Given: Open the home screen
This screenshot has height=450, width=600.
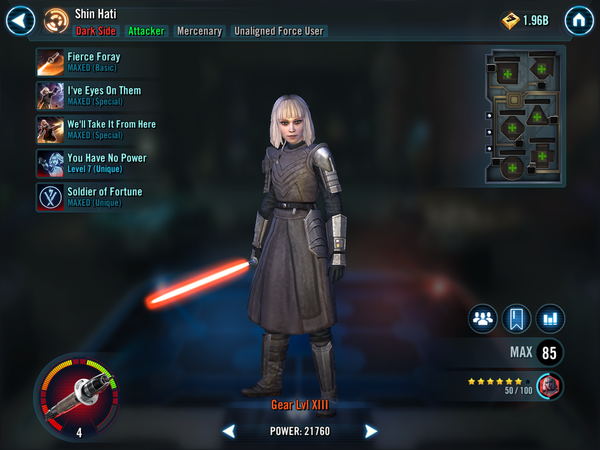Looking at the screenshot, I should pos(578,20).
